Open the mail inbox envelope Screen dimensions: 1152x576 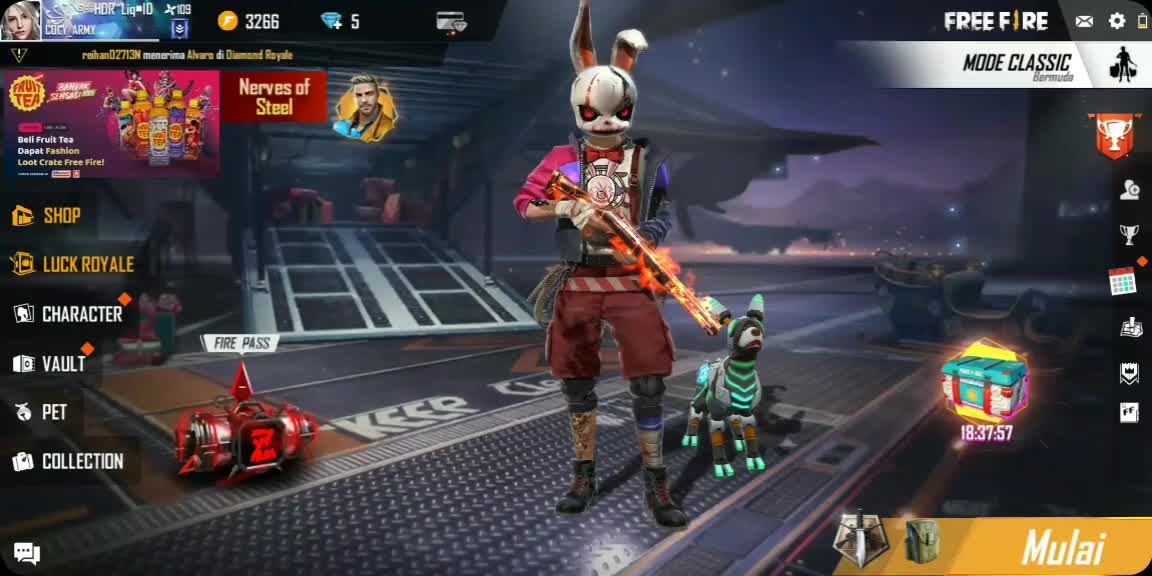1084,21
